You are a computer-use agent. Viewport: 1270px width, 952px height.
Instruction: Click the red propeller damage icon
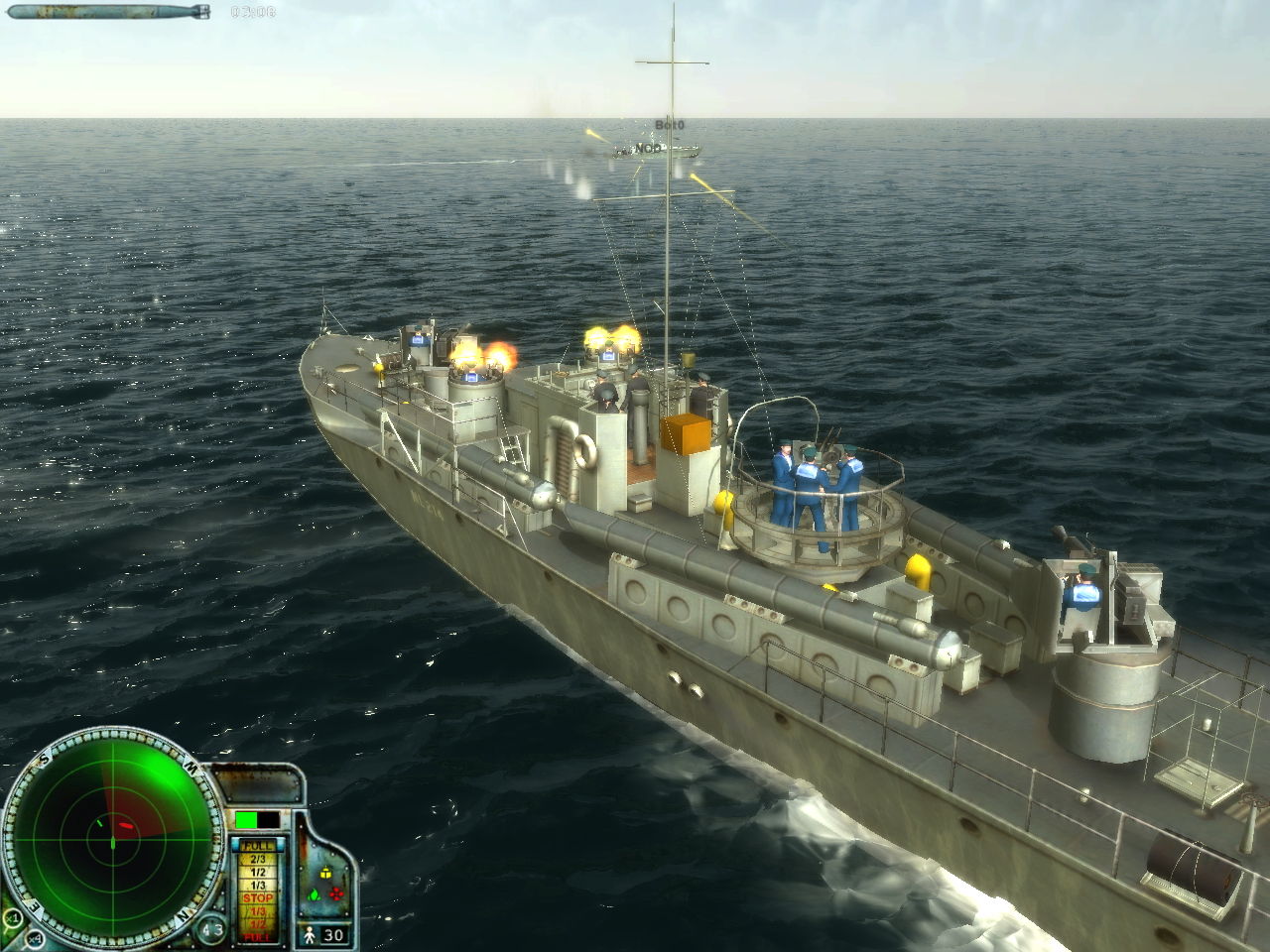click(335, 894)
